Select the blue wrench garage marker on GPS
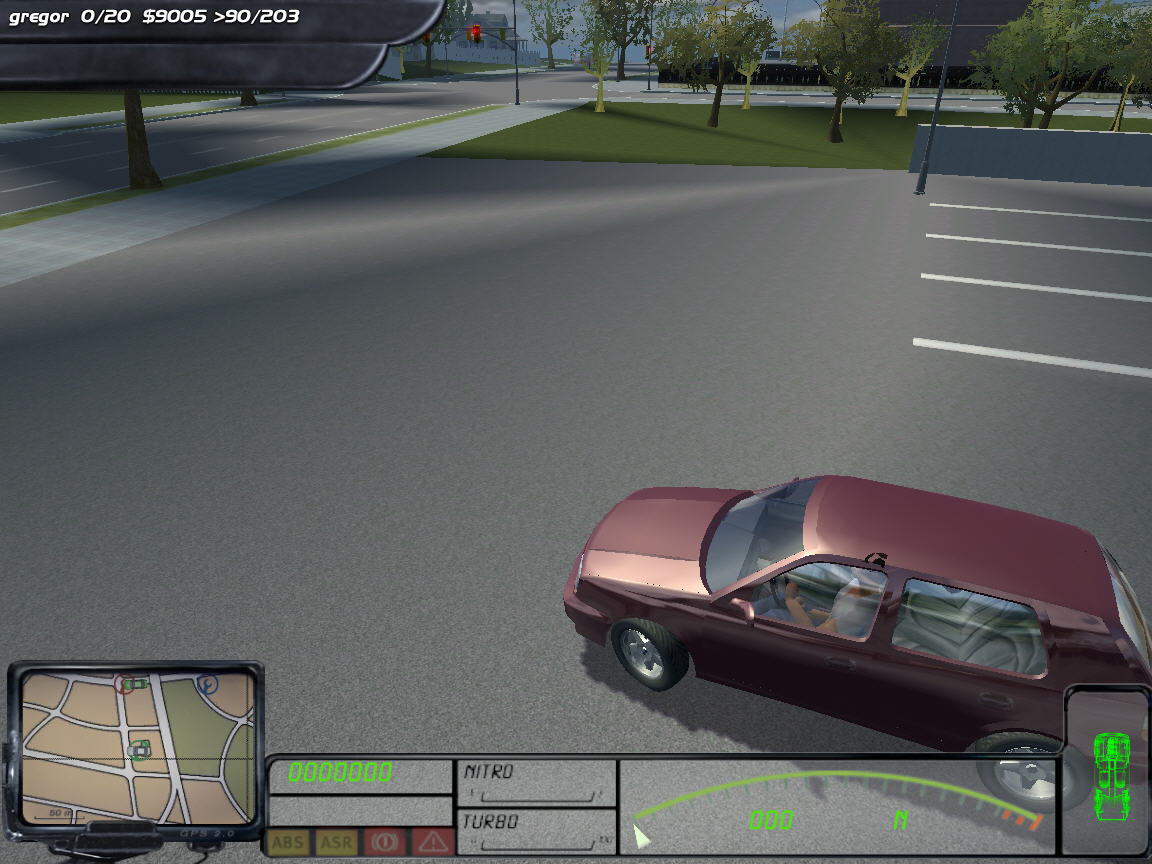This screenshot has height=864, width=1152. coord(208,685)
